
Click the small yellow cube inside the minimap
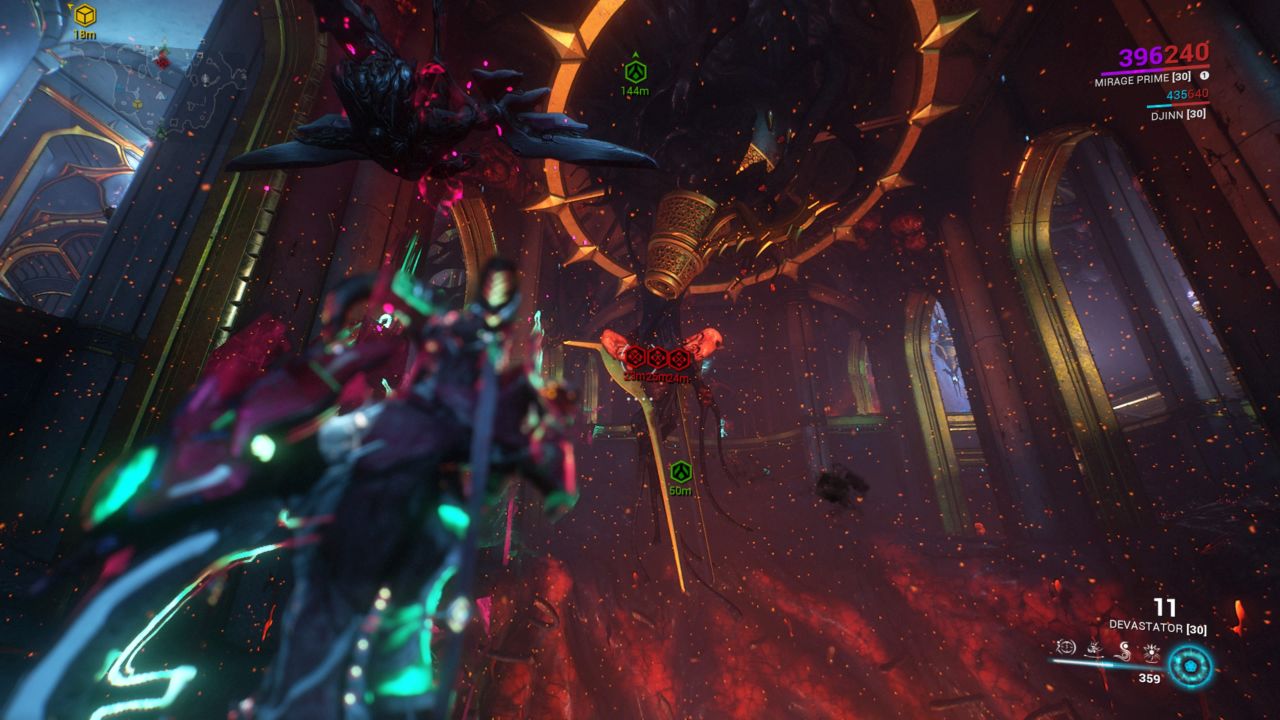[137, 104]
